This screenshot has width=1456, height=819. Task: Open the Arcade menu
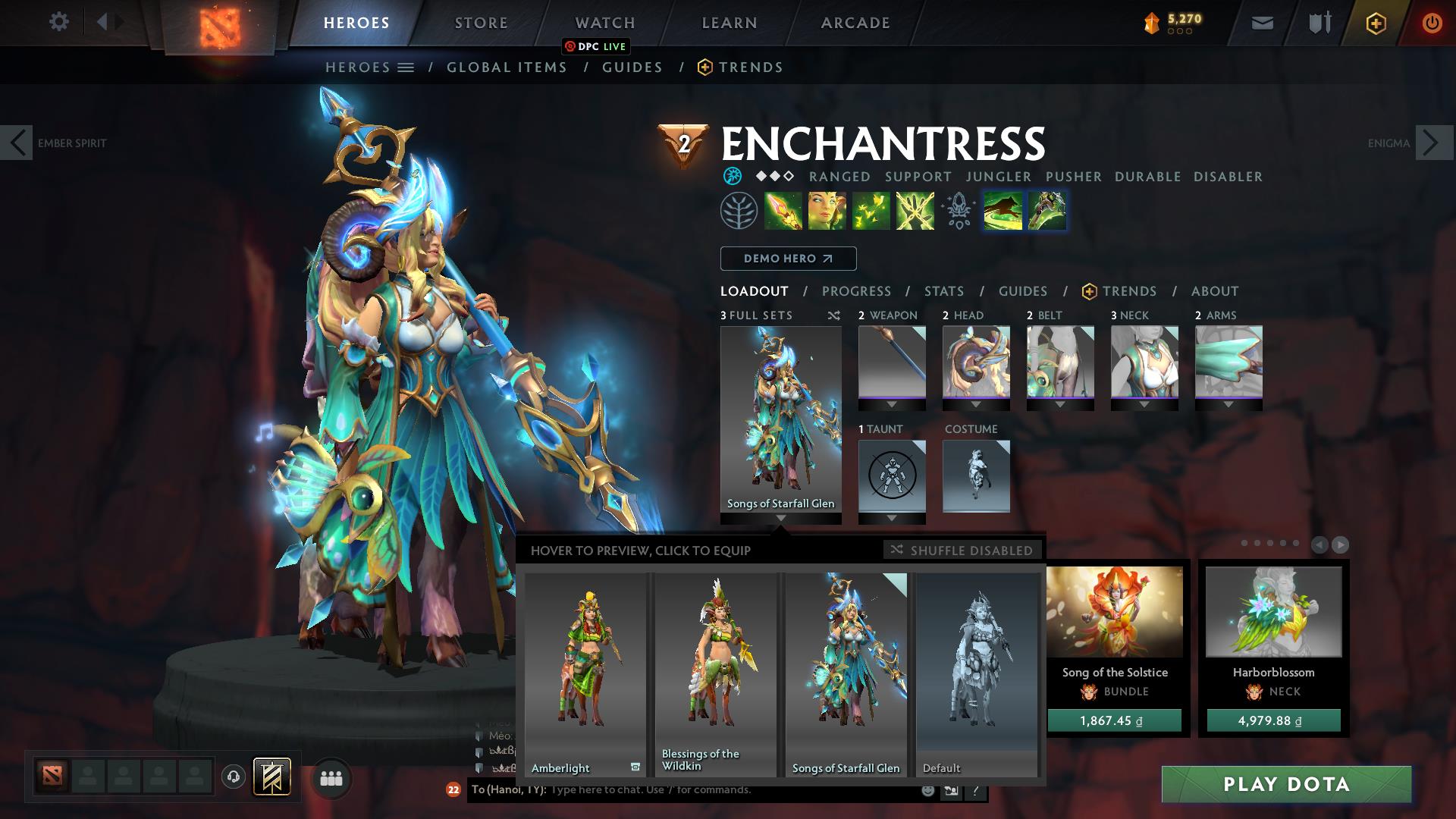(854, 22)
